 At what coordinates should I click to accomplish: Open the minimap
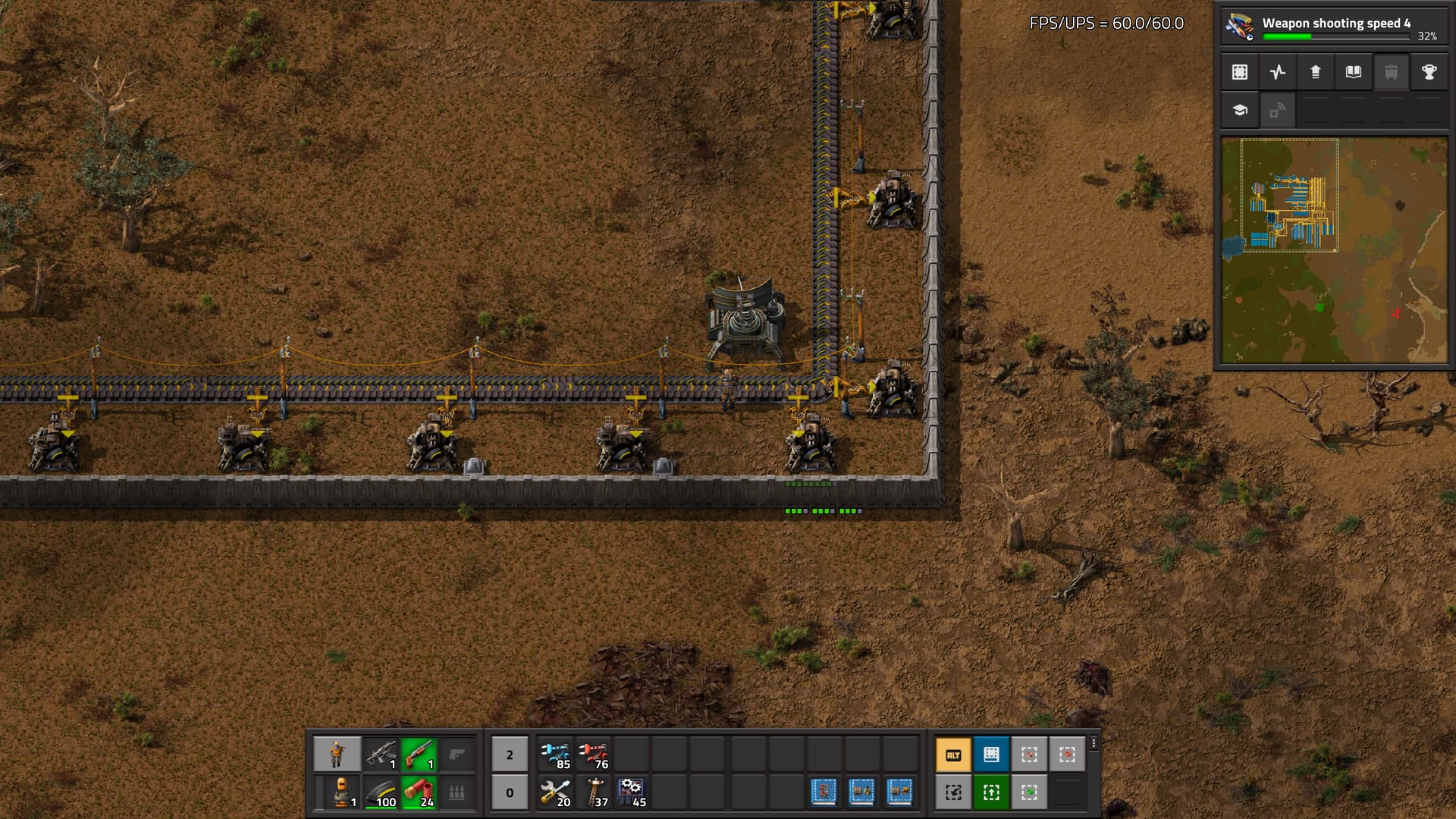pos(1334,250)
